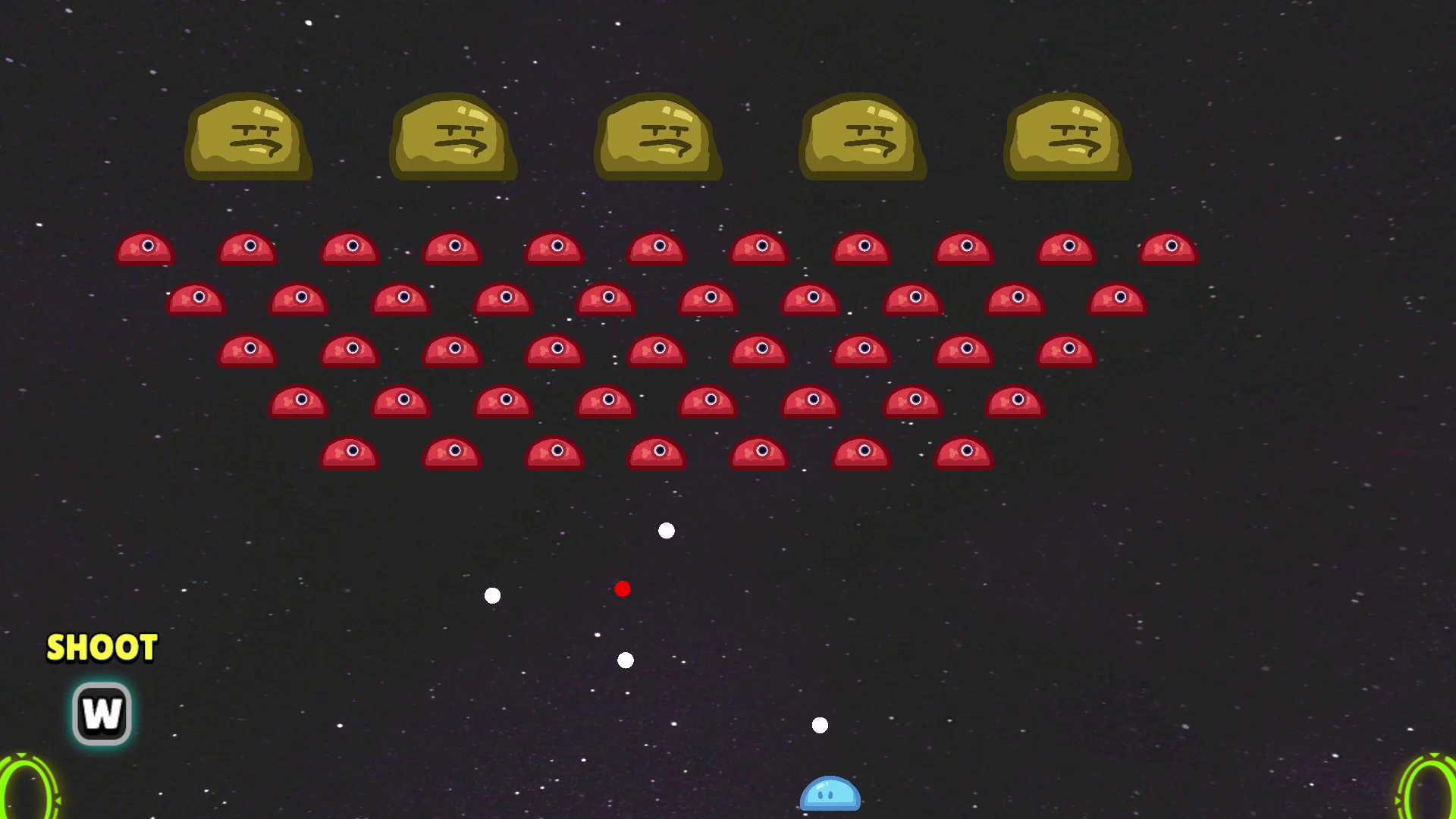Select the leftmost red alien in bottom row
The height and width of the screenshot is (819, 1456).
[350, 453]
